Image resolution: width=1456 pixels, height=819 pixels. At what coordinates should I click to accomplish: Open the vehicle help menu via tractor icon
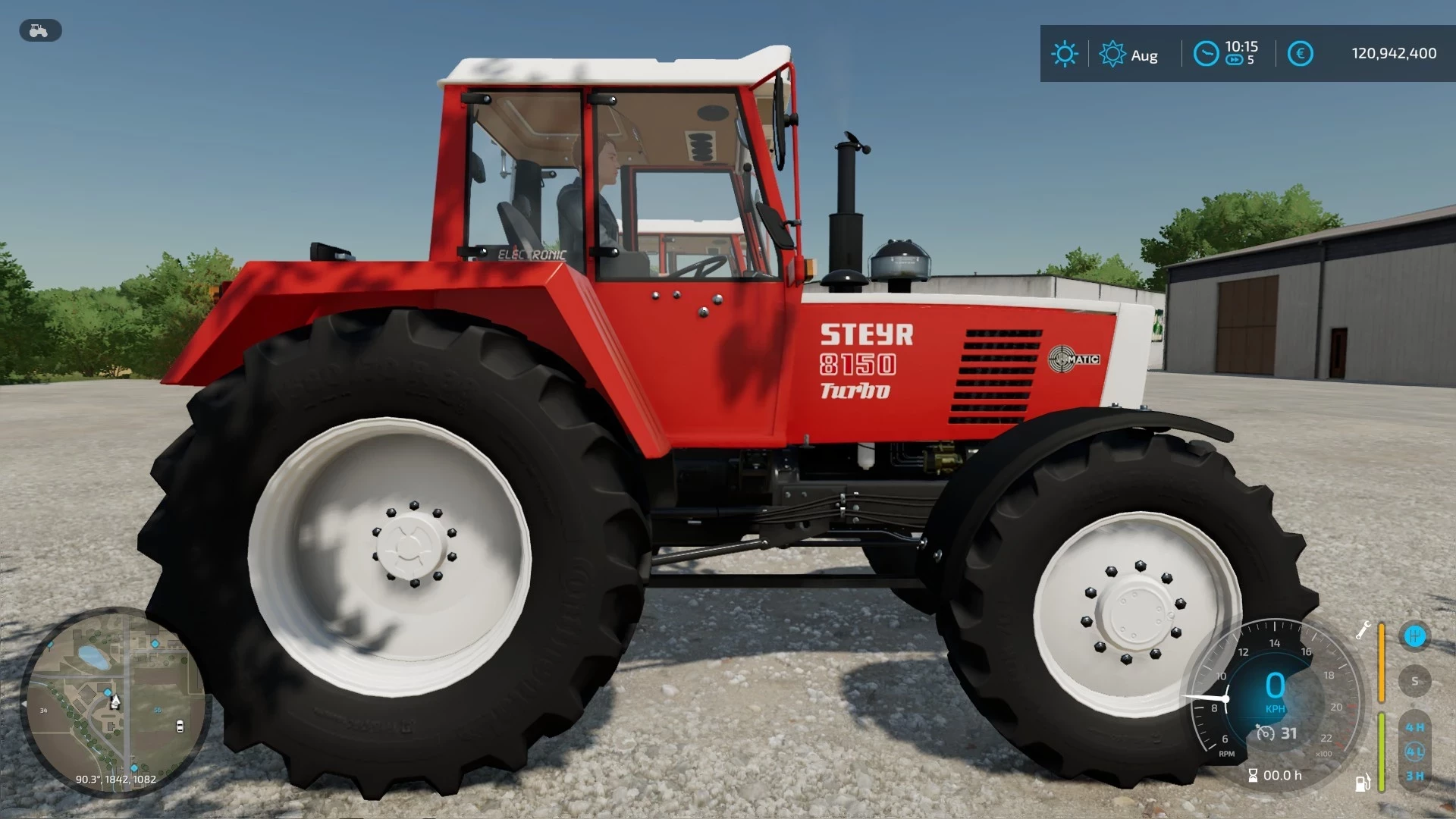39,30
